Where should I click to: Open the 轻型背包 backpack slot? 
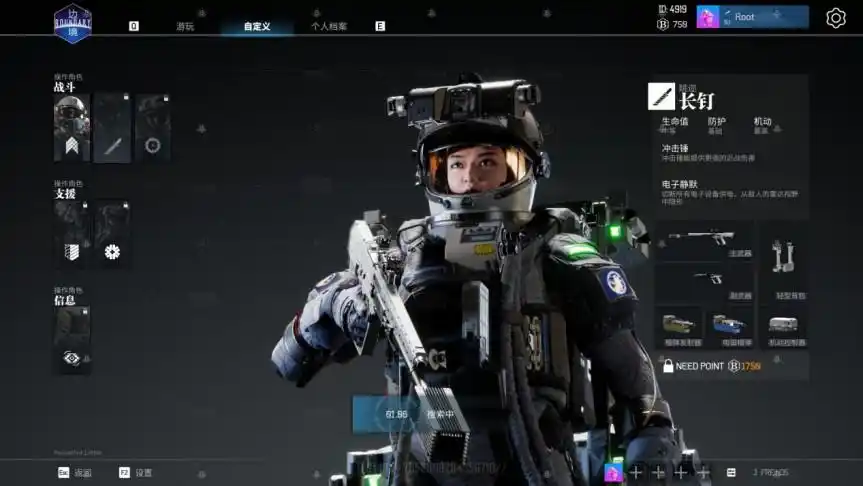(783, 264)
